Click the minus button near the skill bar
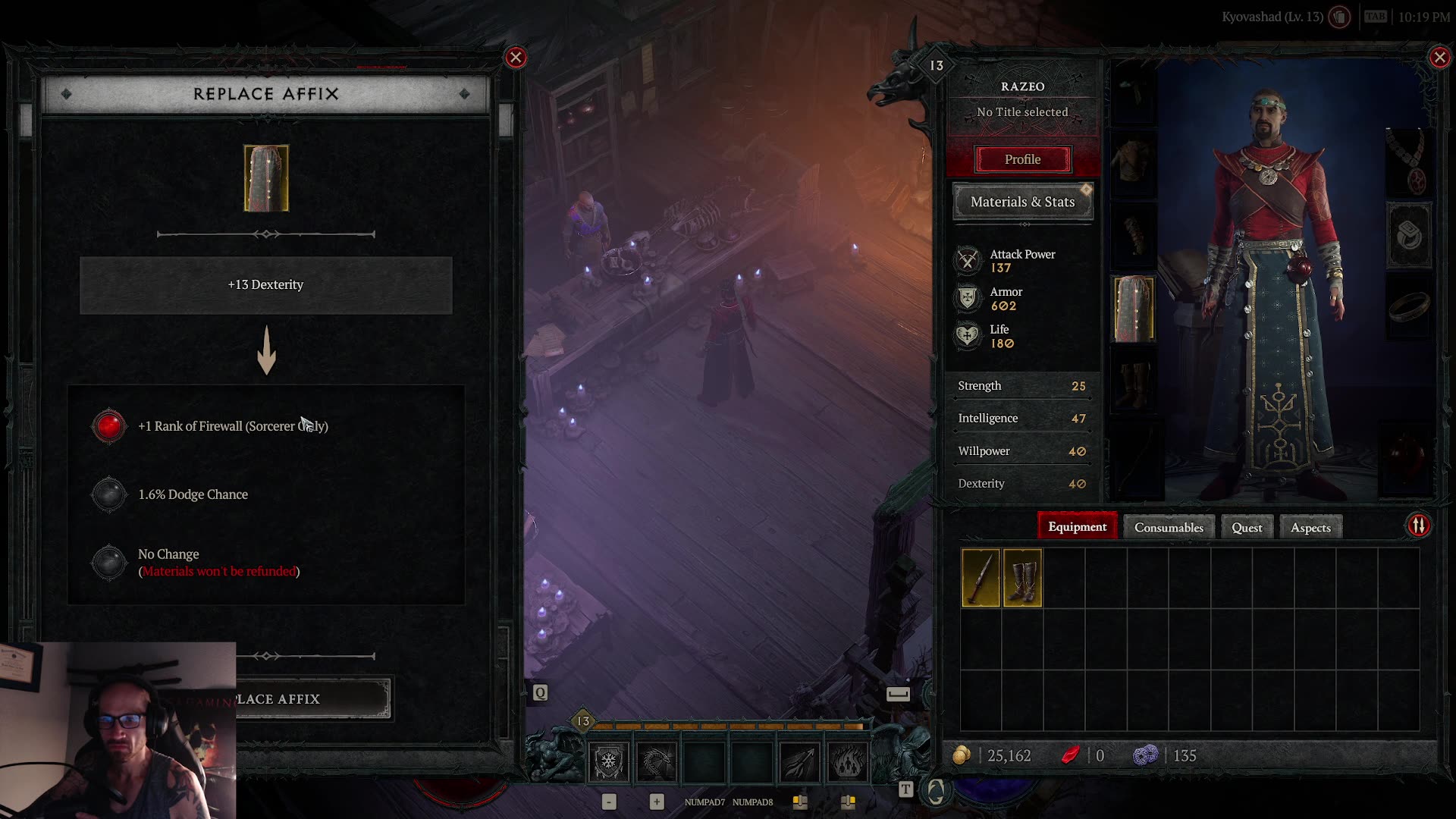1456x819 pixels. [x=609, y=801]
